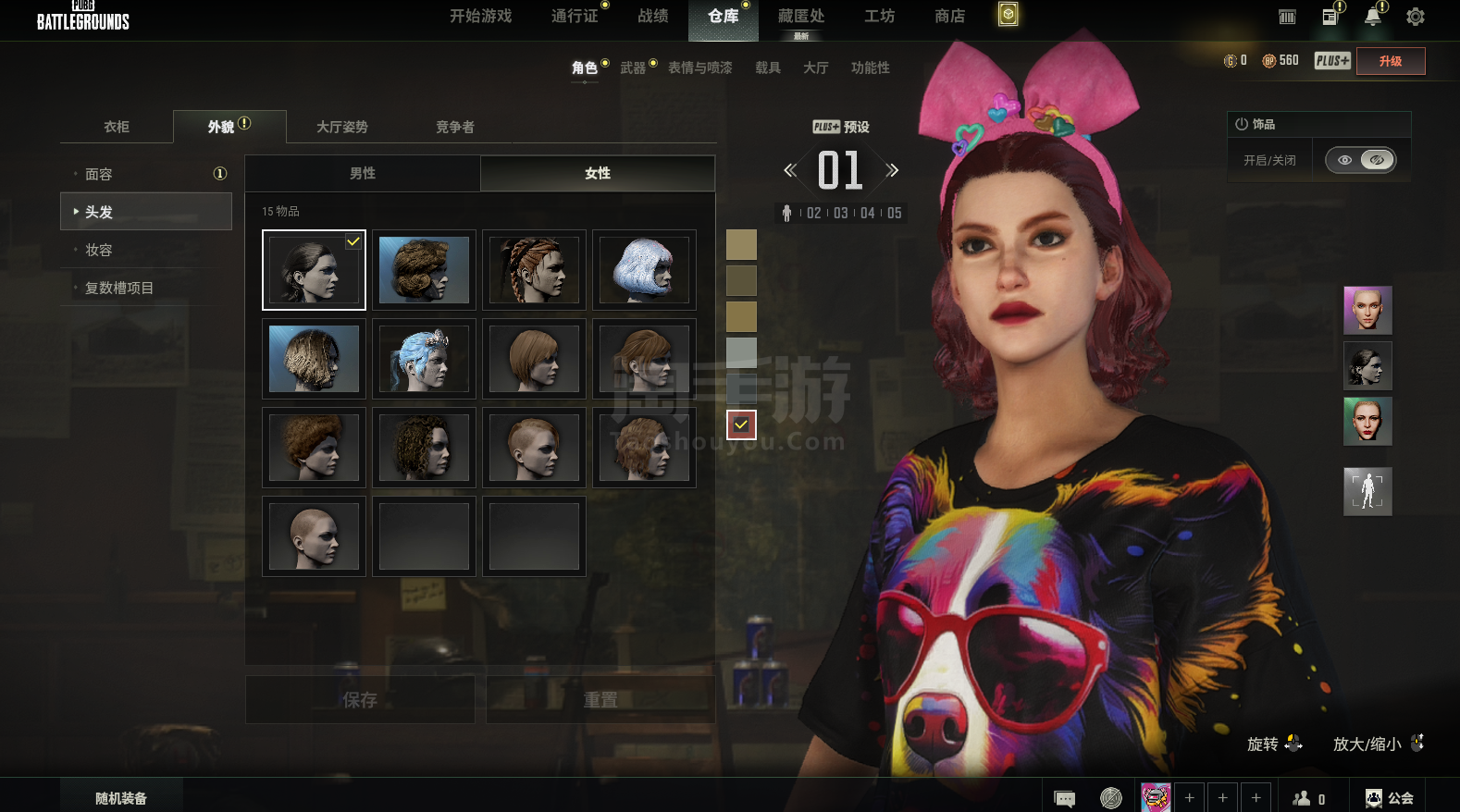Viewport: 1460px width, 812px height.
Task: Choose 面容 face in the sidebar
Action: [99, 174]
